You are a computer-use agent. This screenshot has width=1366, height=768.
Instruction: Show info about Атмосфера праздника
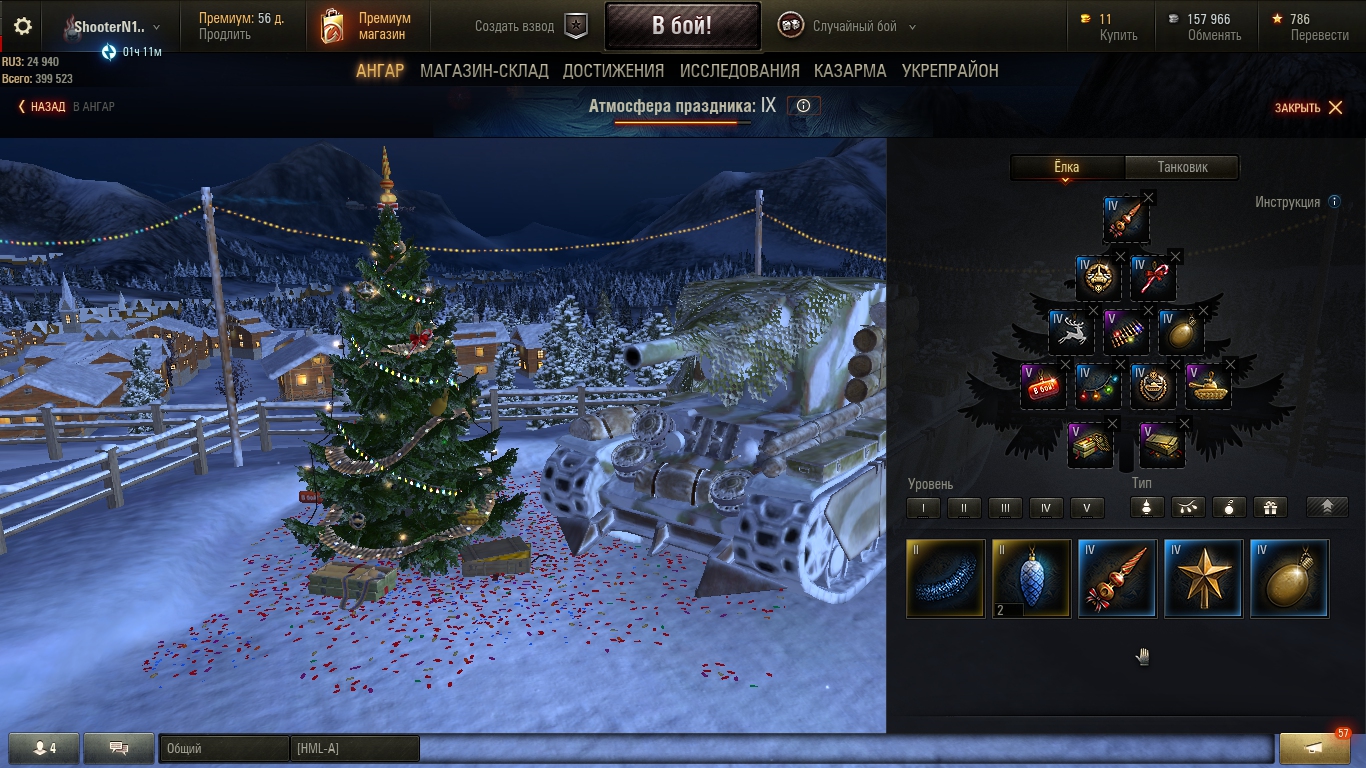click(803, 106)
